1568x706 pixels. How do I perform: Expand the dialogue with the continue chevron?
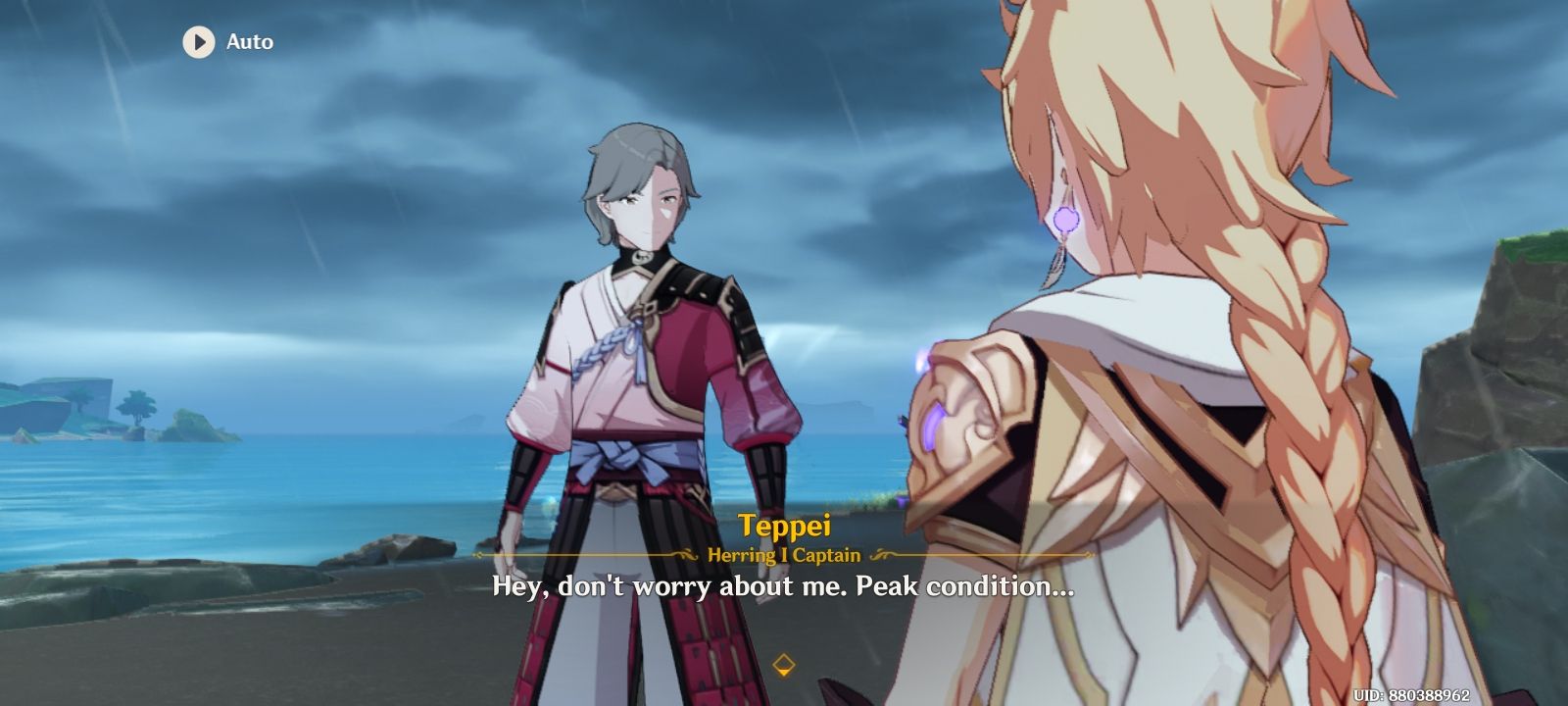(x=783, y=663)
